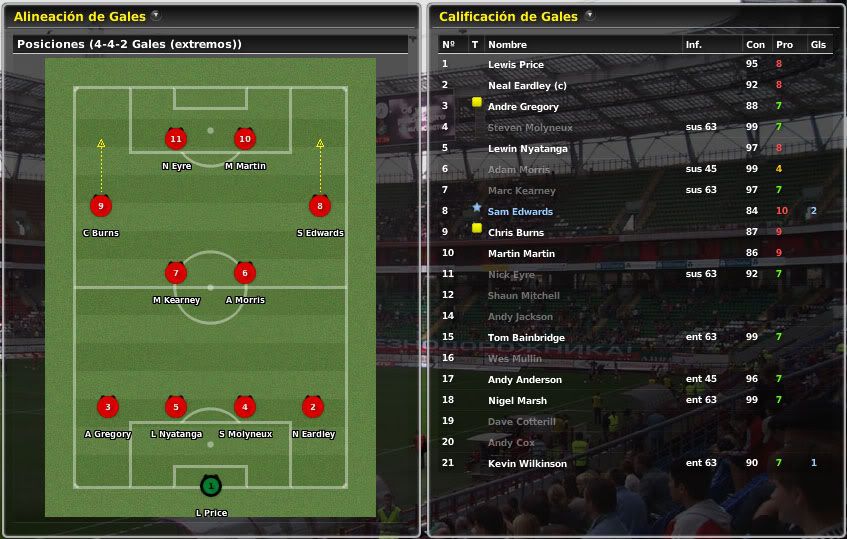Open Tom Bainbridge's player row
The image size is (847, 539).
click(526, 338)
